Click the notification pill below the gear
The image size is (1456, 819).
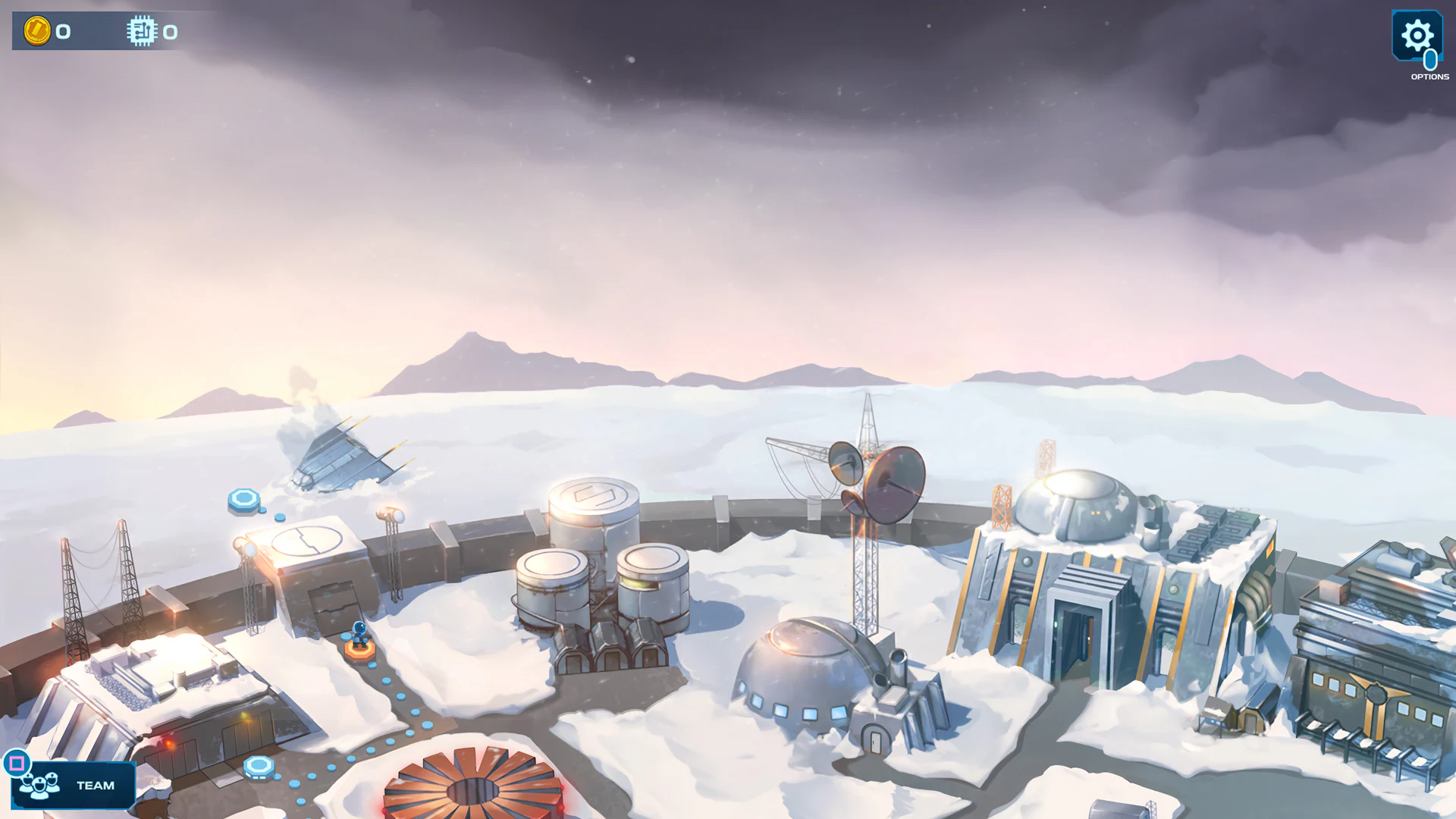(1429, 61)
